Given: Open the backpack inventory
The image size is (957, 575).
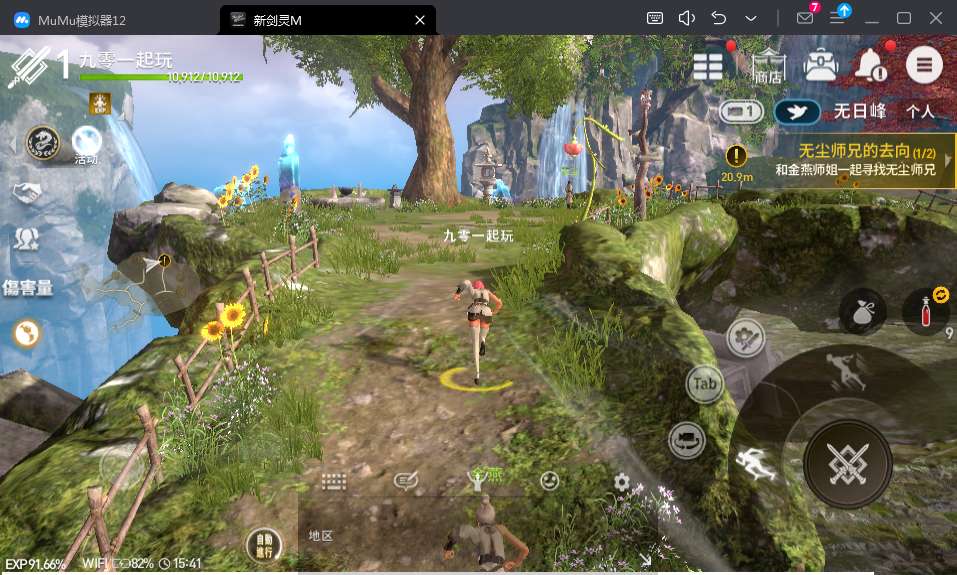Looking at the screenshot, I should coord(821,65).
